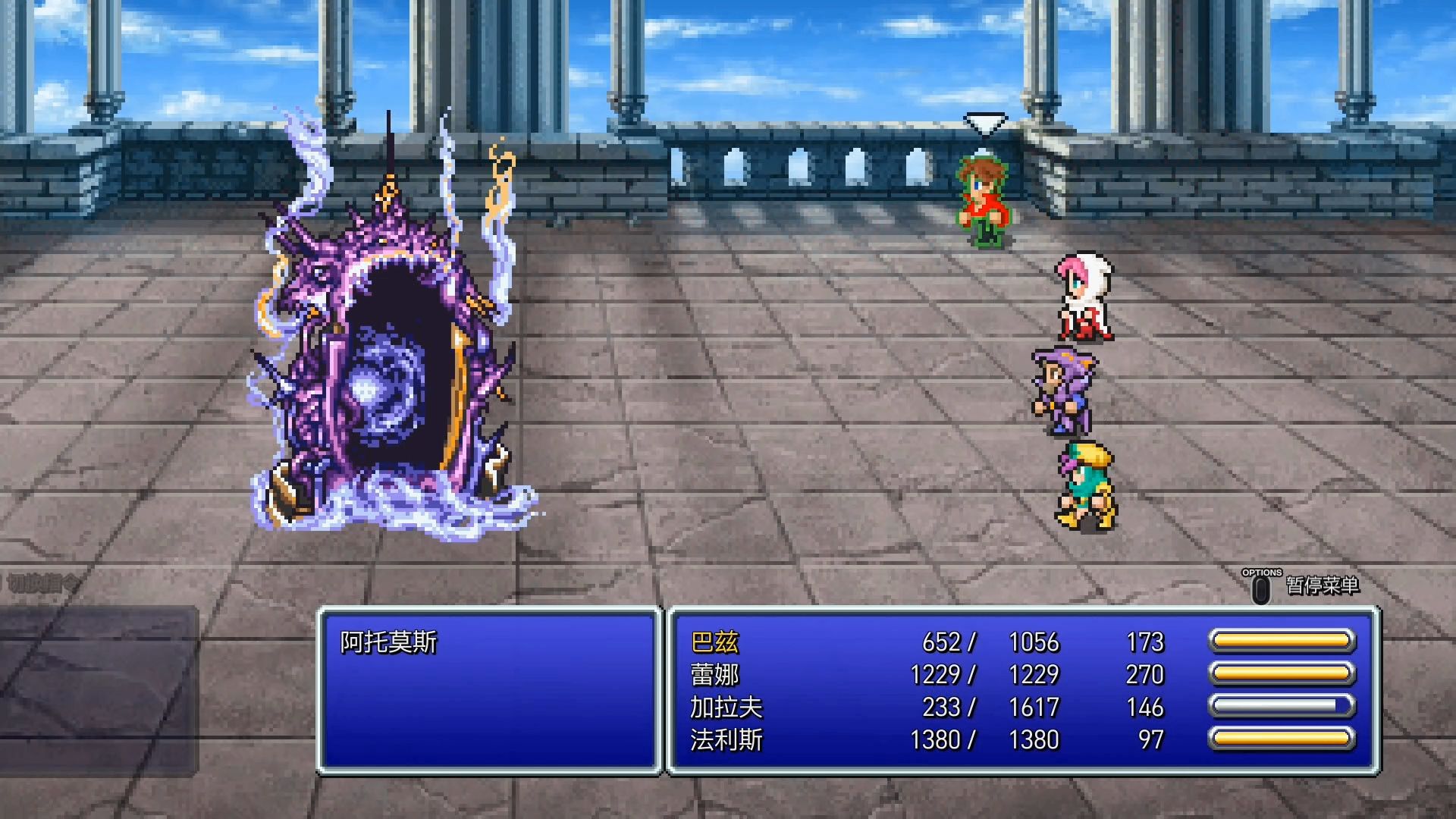Select 法利斯 in the party window
The width and height of the screenshot is (1456, 819).
[x=726, y=740]
